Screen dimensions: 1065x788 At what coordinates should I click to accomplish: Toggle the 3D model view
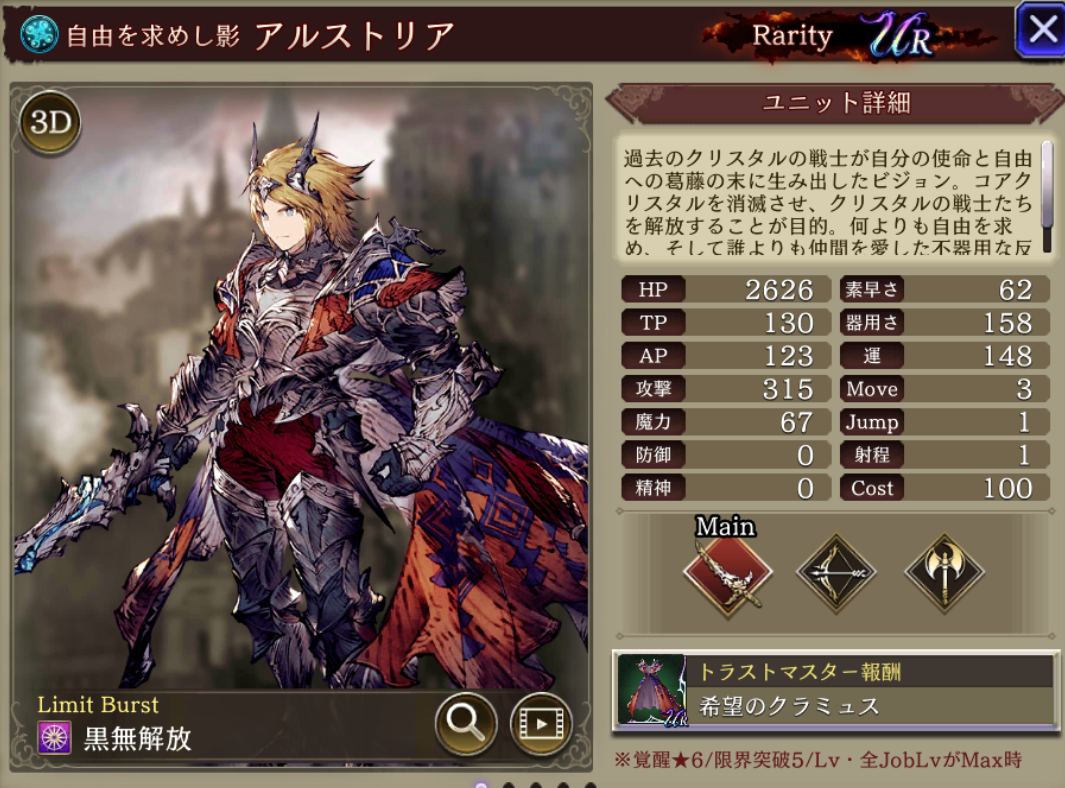[49, 123]
